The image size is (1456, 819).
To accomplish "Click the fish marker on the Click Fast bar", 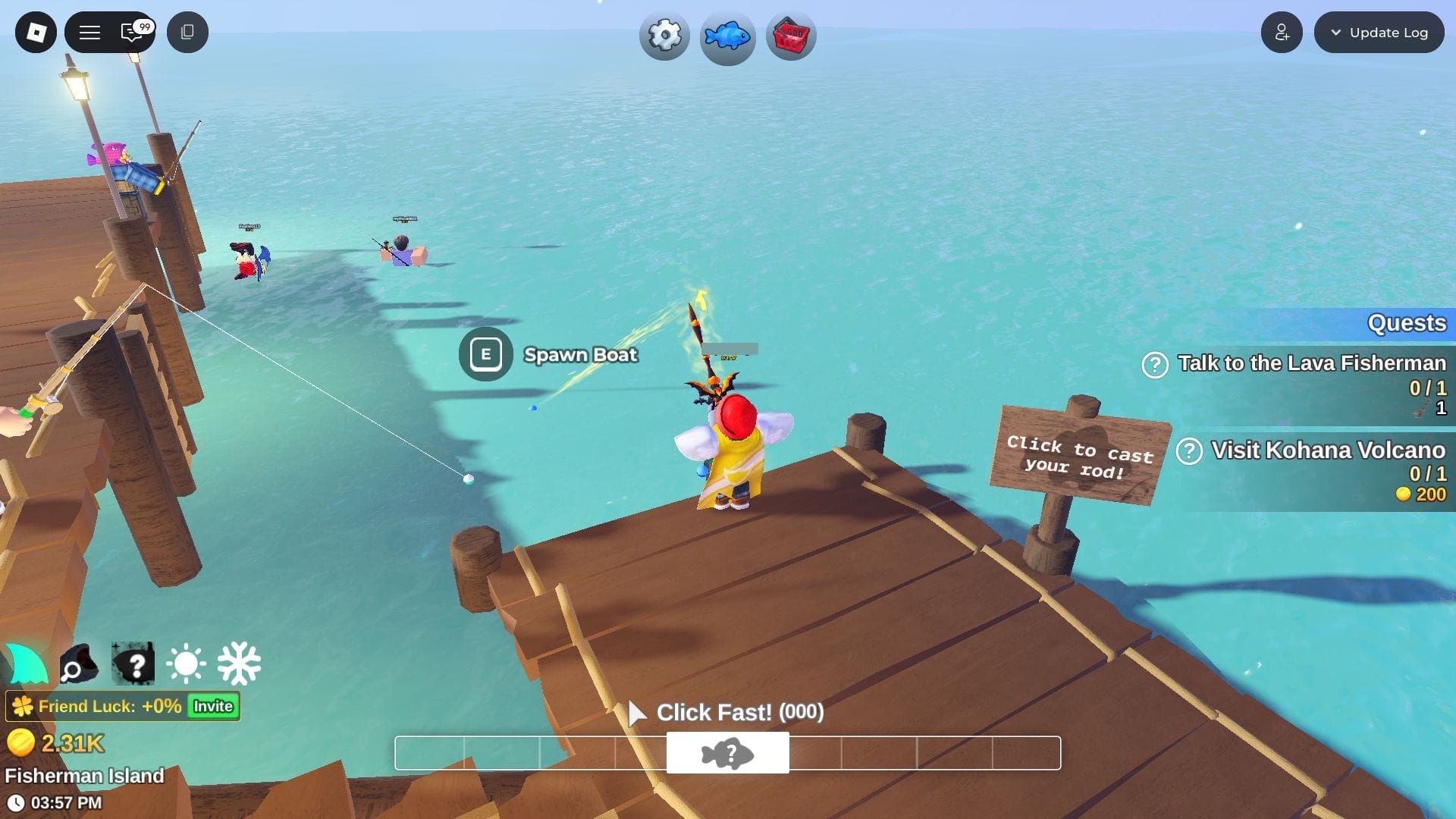I will click(728, 752).
